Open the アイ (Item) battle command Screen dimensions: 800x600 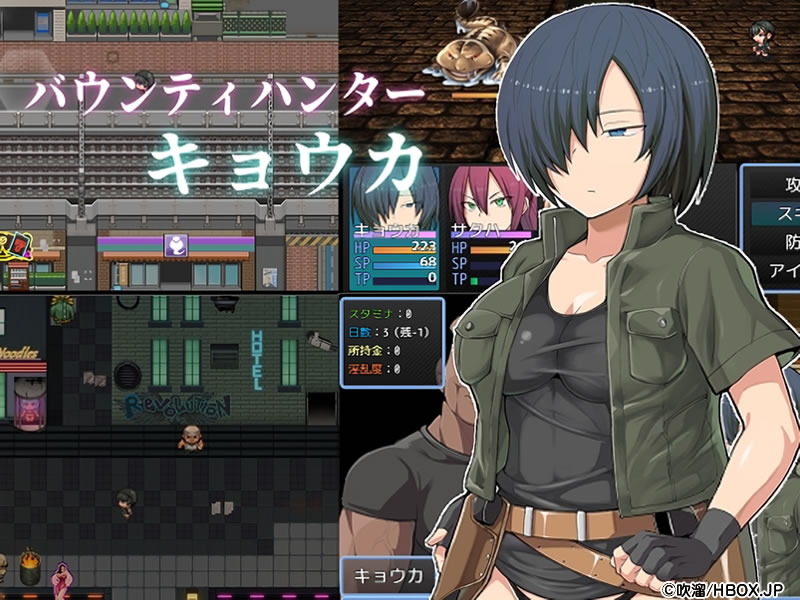(780, 270)
